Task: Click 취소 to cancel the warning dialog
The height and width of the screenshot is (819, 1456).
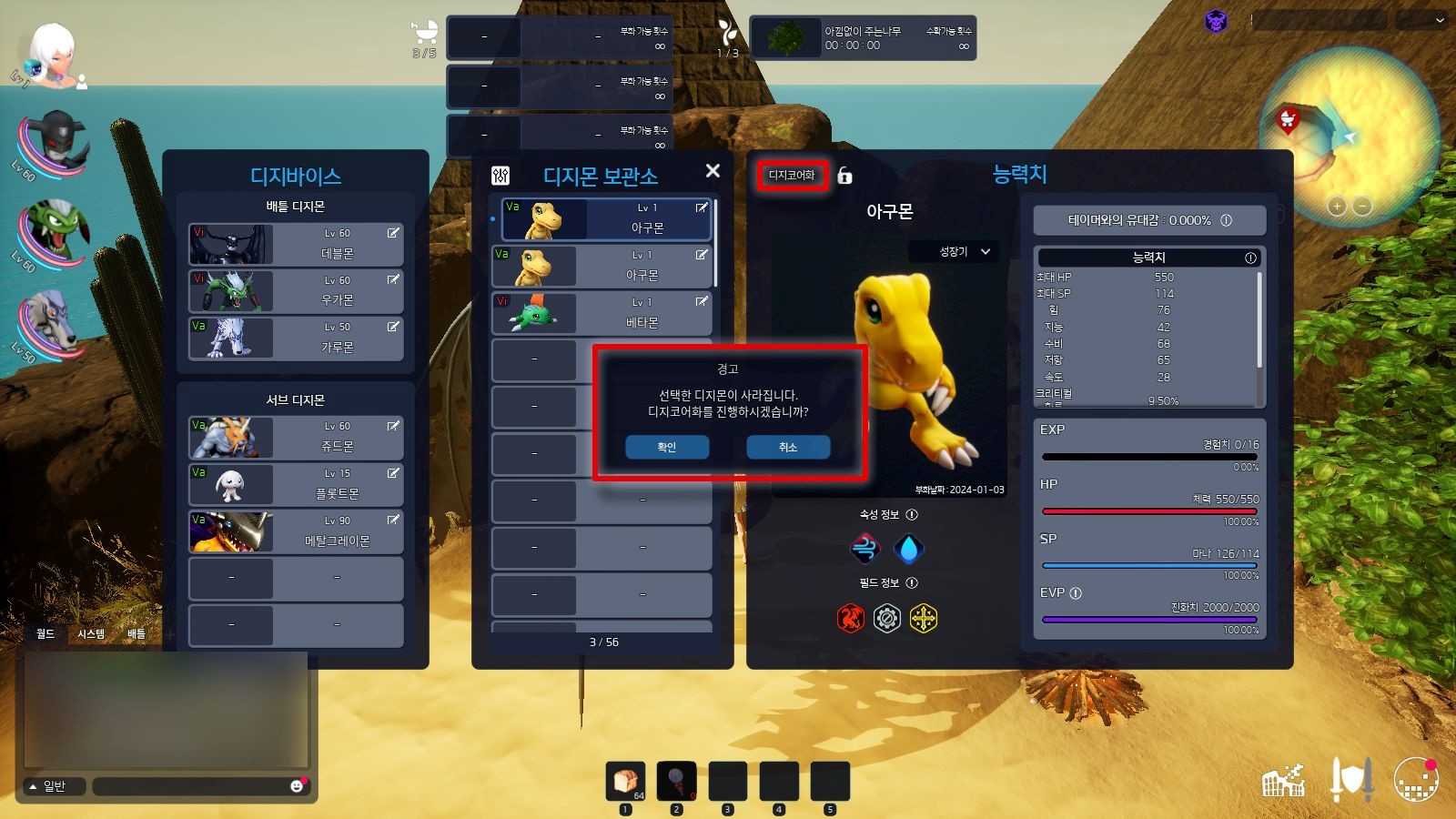Action: click(x=788, y=447)
